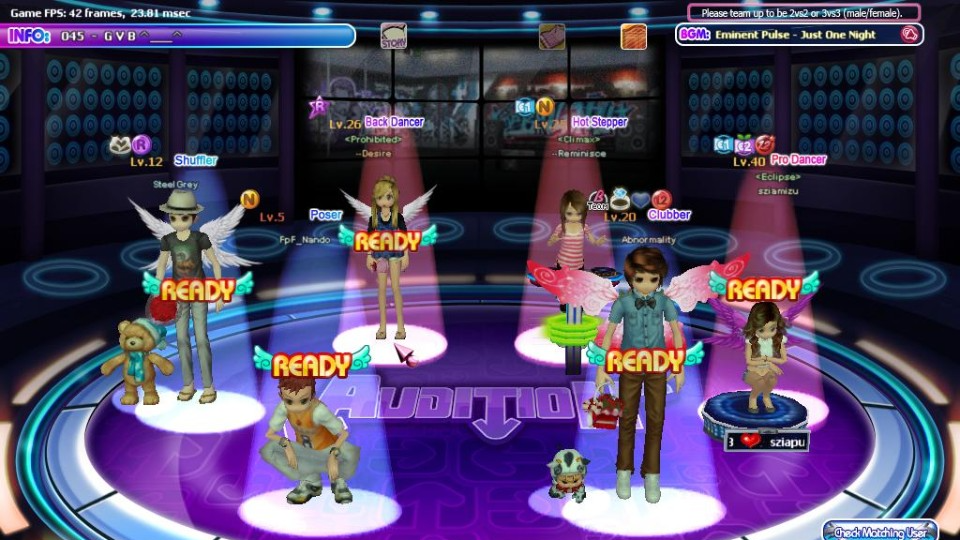The width and height of the screenshot is (960, 540).
Task: Click the room INFO title bar
Action: [180, 36]
